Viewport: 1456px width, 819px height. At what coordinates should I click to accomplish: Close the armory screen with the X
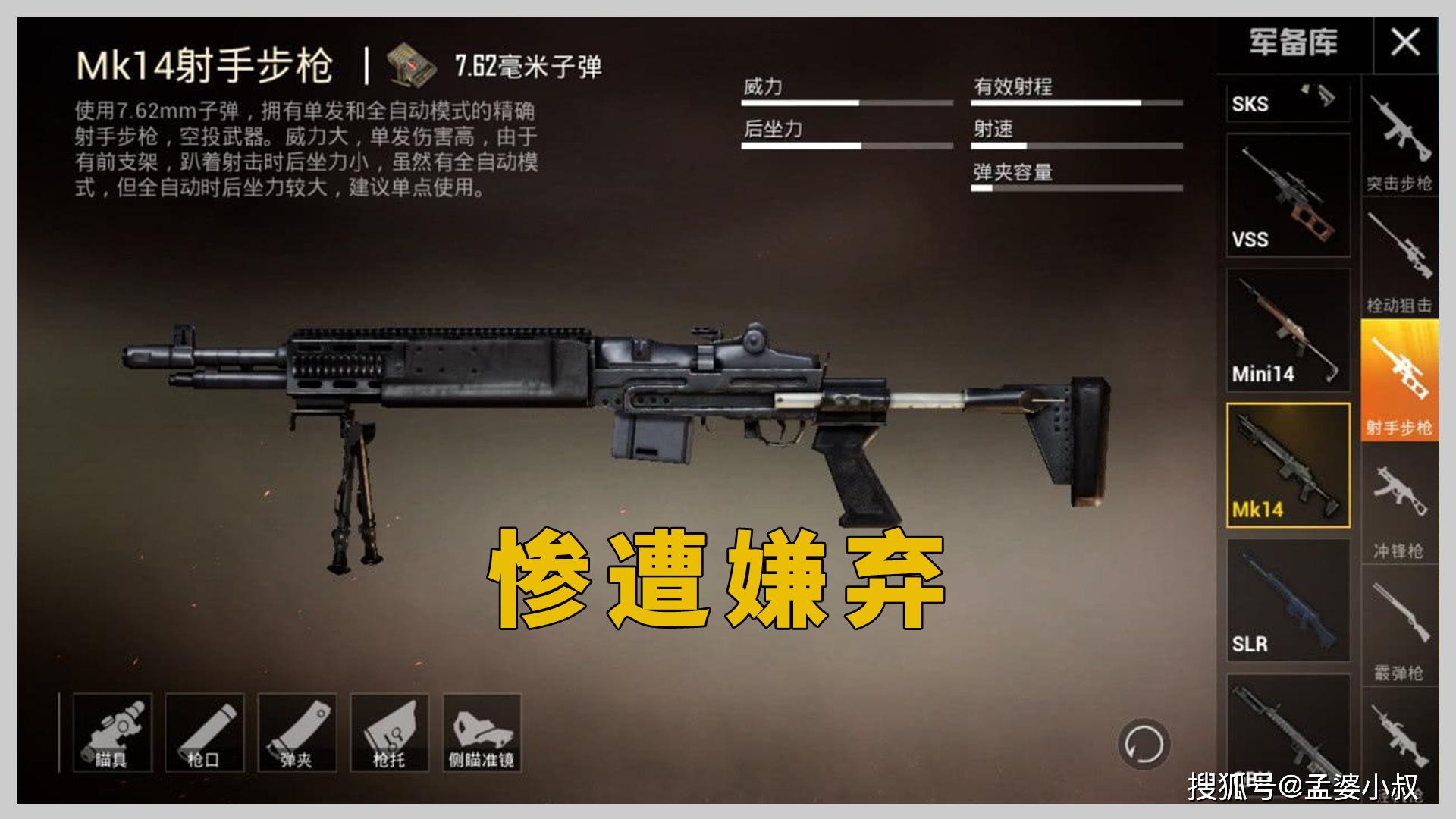click(1404, 42)
